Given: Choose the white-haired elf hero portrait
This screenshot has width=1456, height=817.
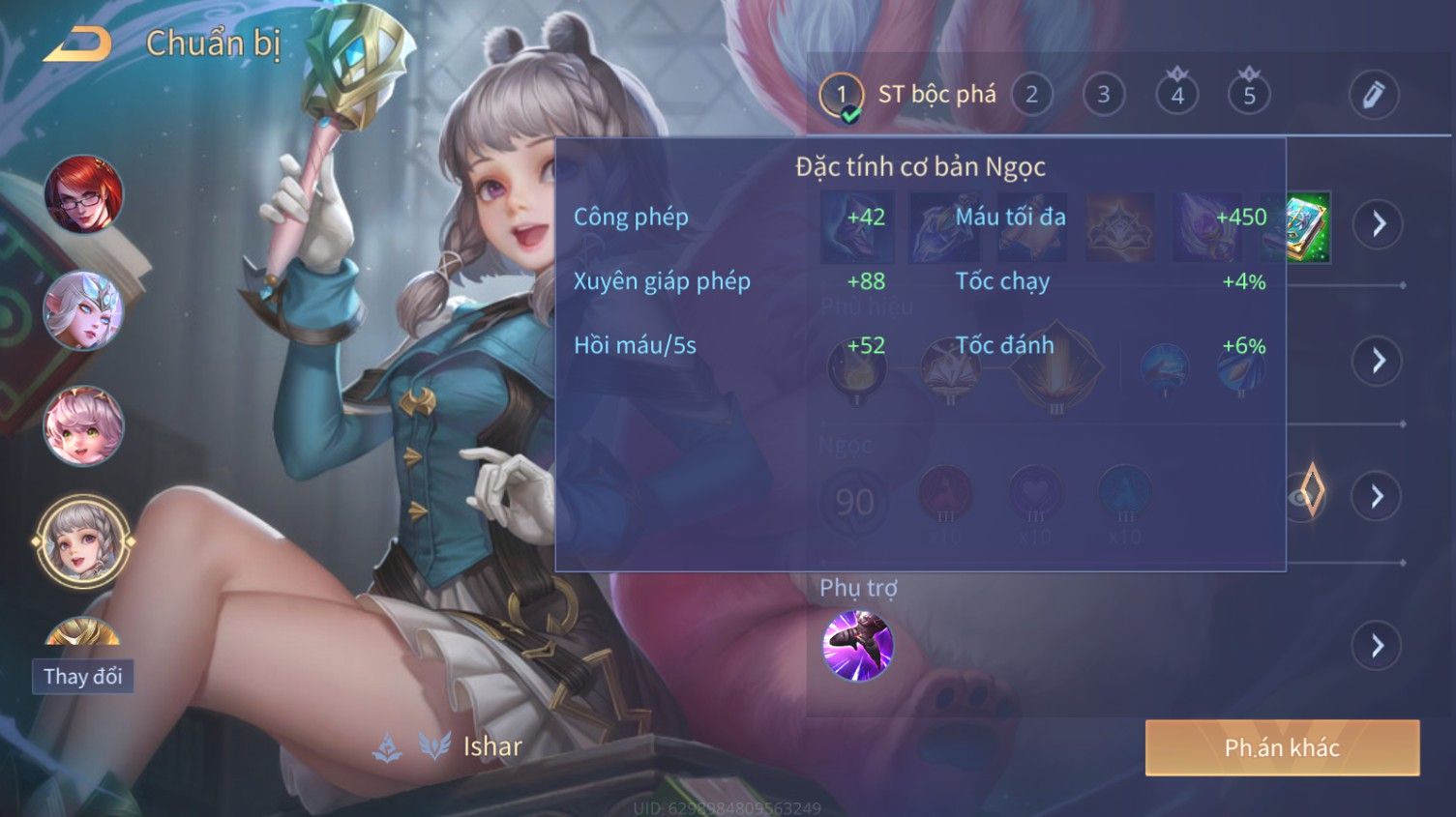Looking at the screenshot, I should tap(84, 310).
